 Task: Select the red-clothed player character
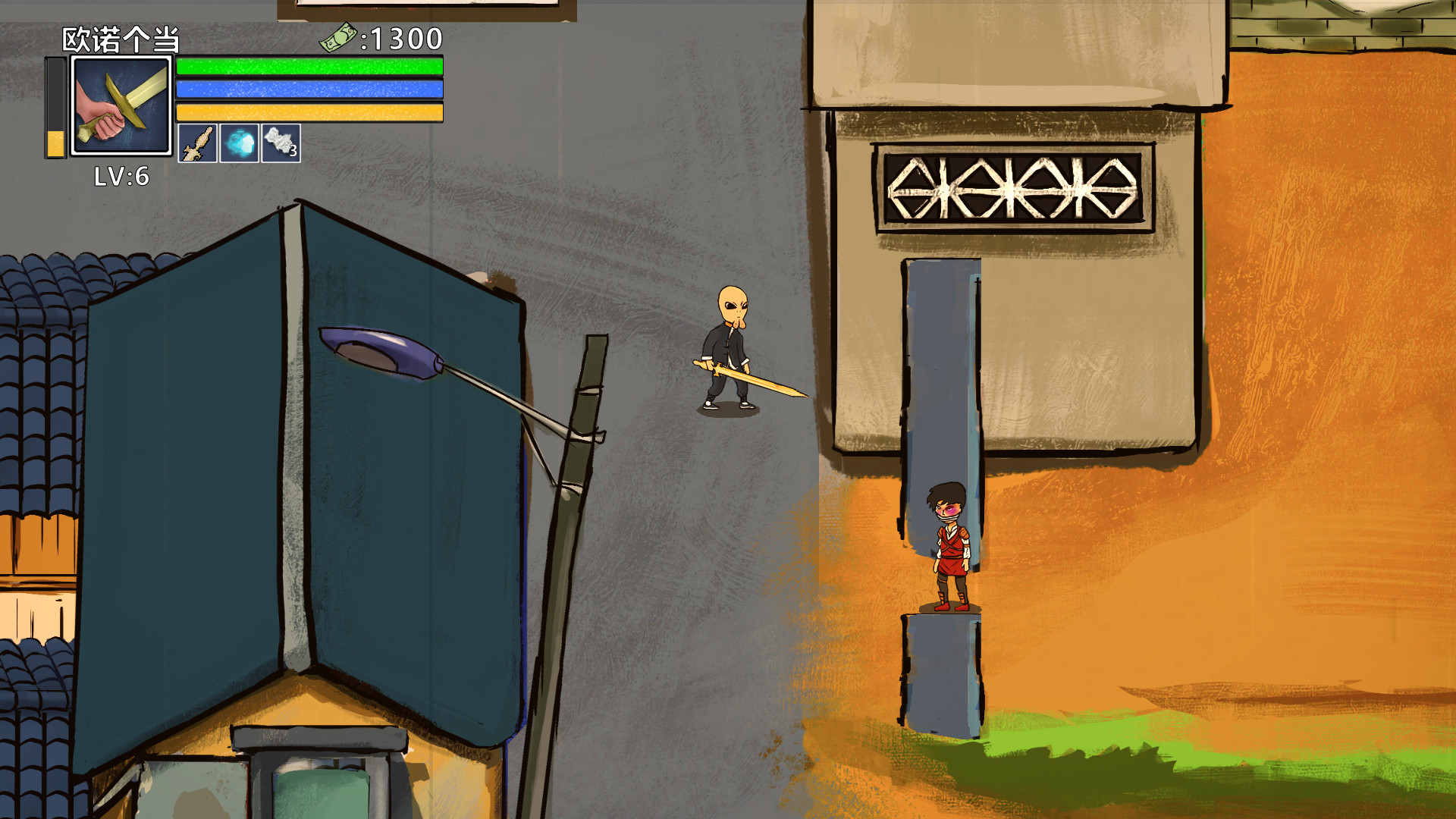pos(948,546)
